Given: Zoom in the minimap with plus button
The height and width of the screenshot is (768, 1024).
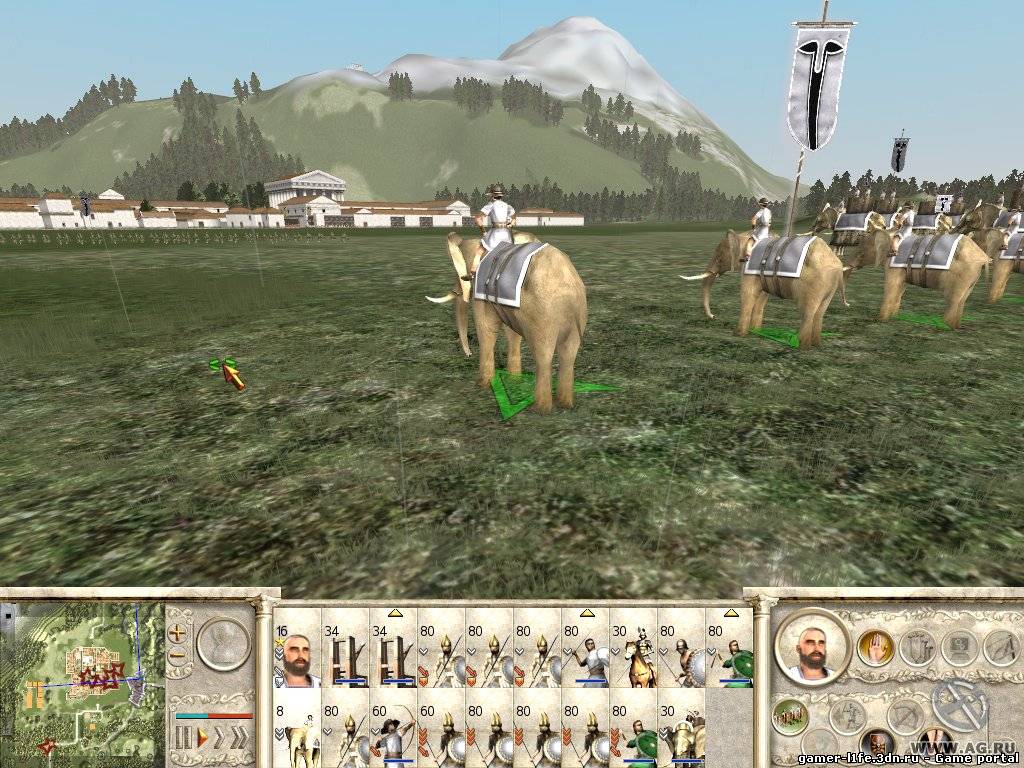Looking at the screenshot, I should pyautogui.click(x=178, y=632).
